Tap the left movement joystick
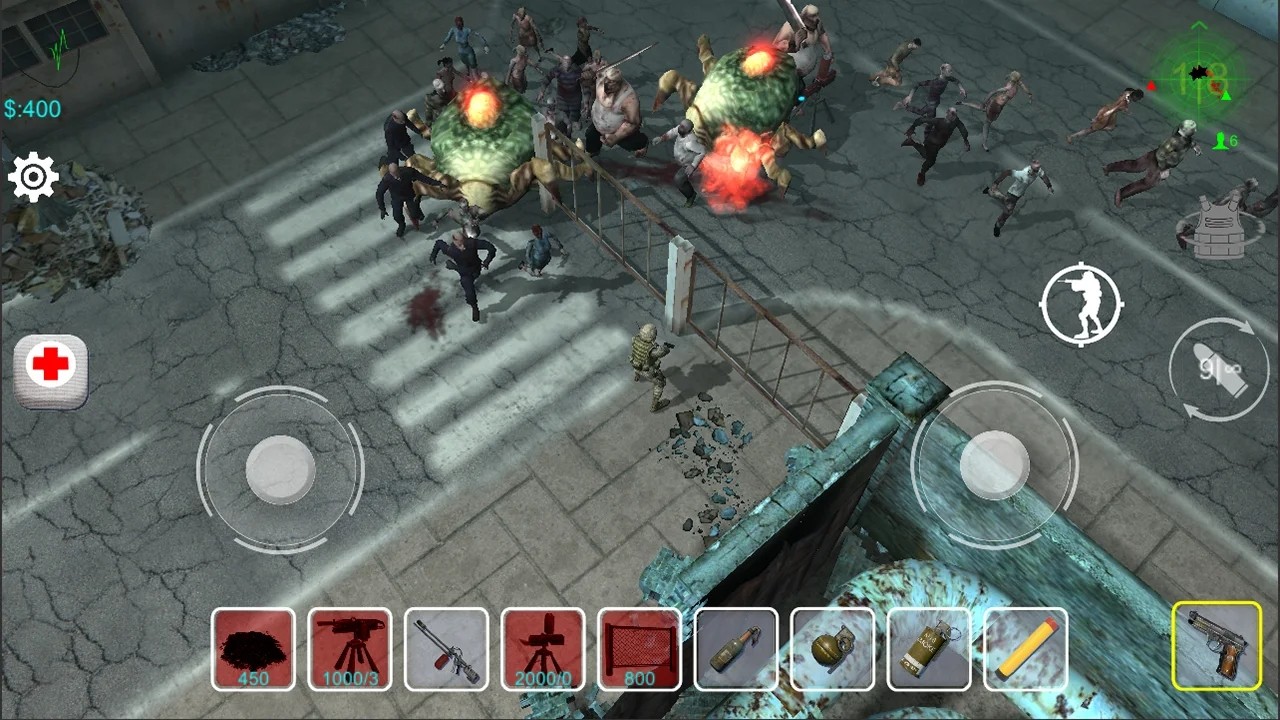The height and width of the screenshot is (720, 1280). 280,469
